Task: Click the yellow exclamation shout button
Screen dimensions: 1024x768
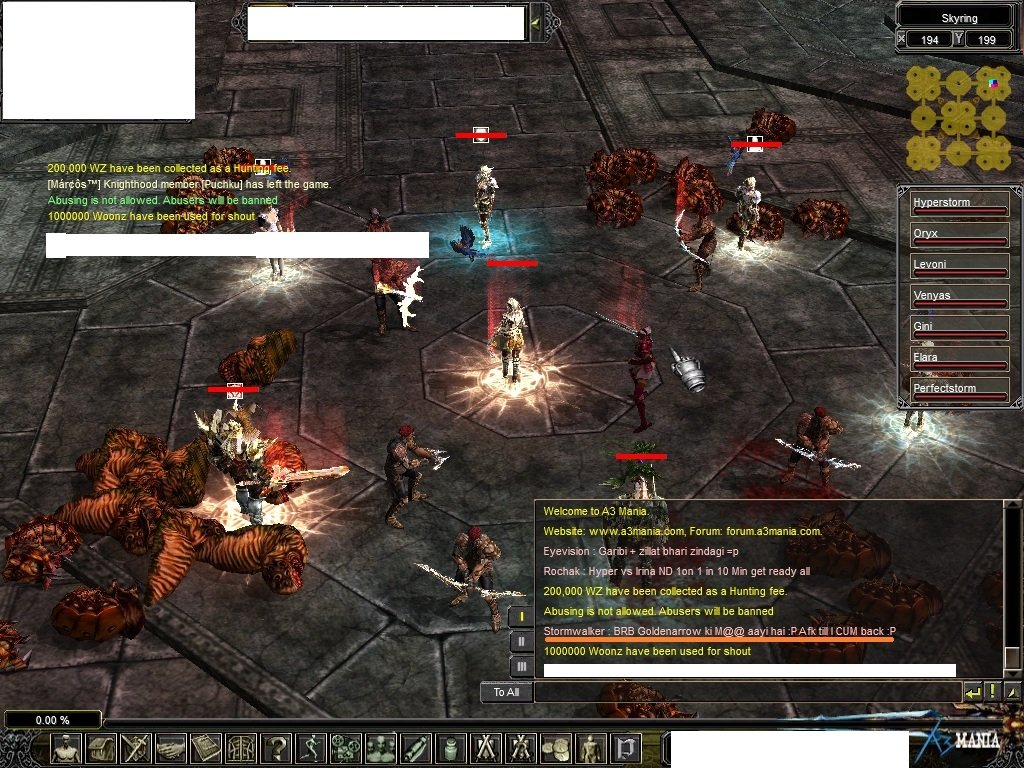Action: pos(992,692)
